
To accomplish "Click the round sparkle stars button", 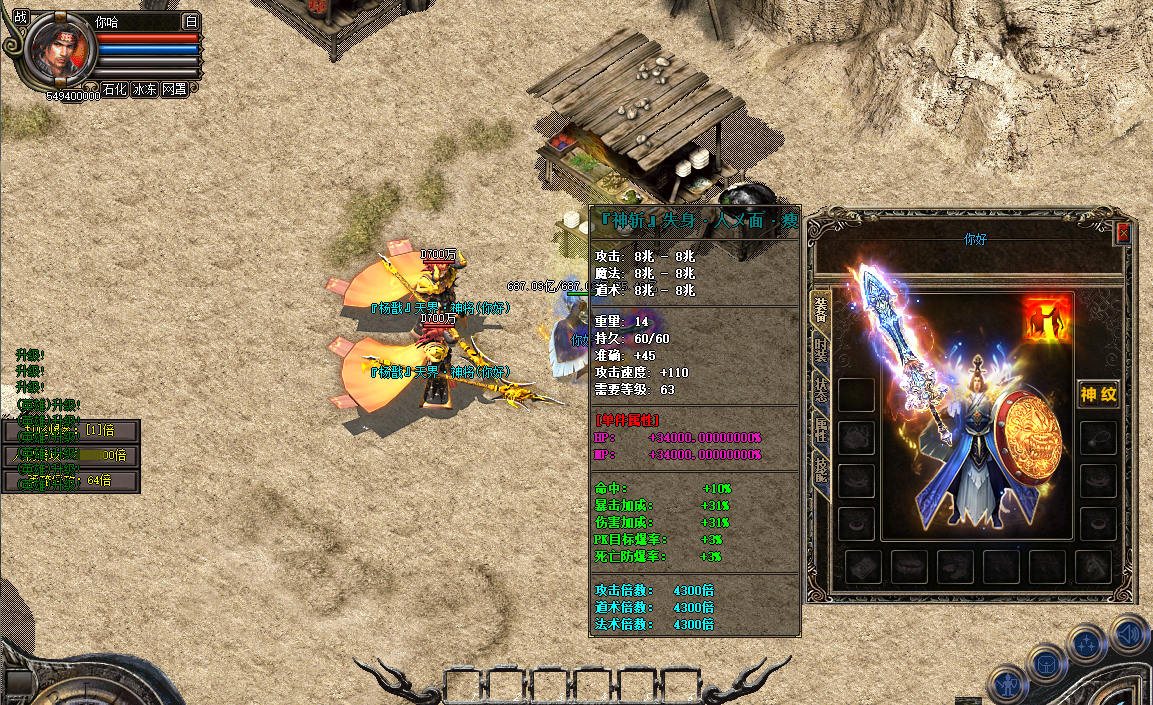I will 1087,644.
